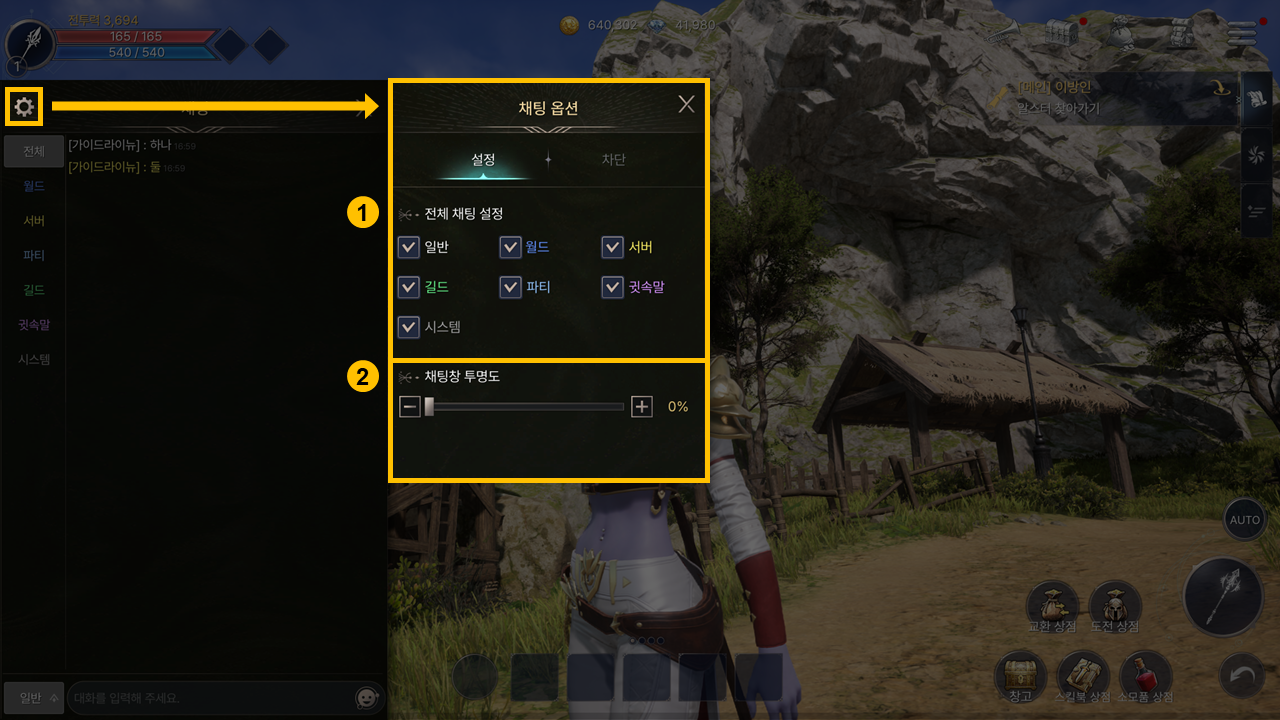This screenshot has width=1280, height=720.
Task: Open the emoji picker in chat
Action: (368, 697)
